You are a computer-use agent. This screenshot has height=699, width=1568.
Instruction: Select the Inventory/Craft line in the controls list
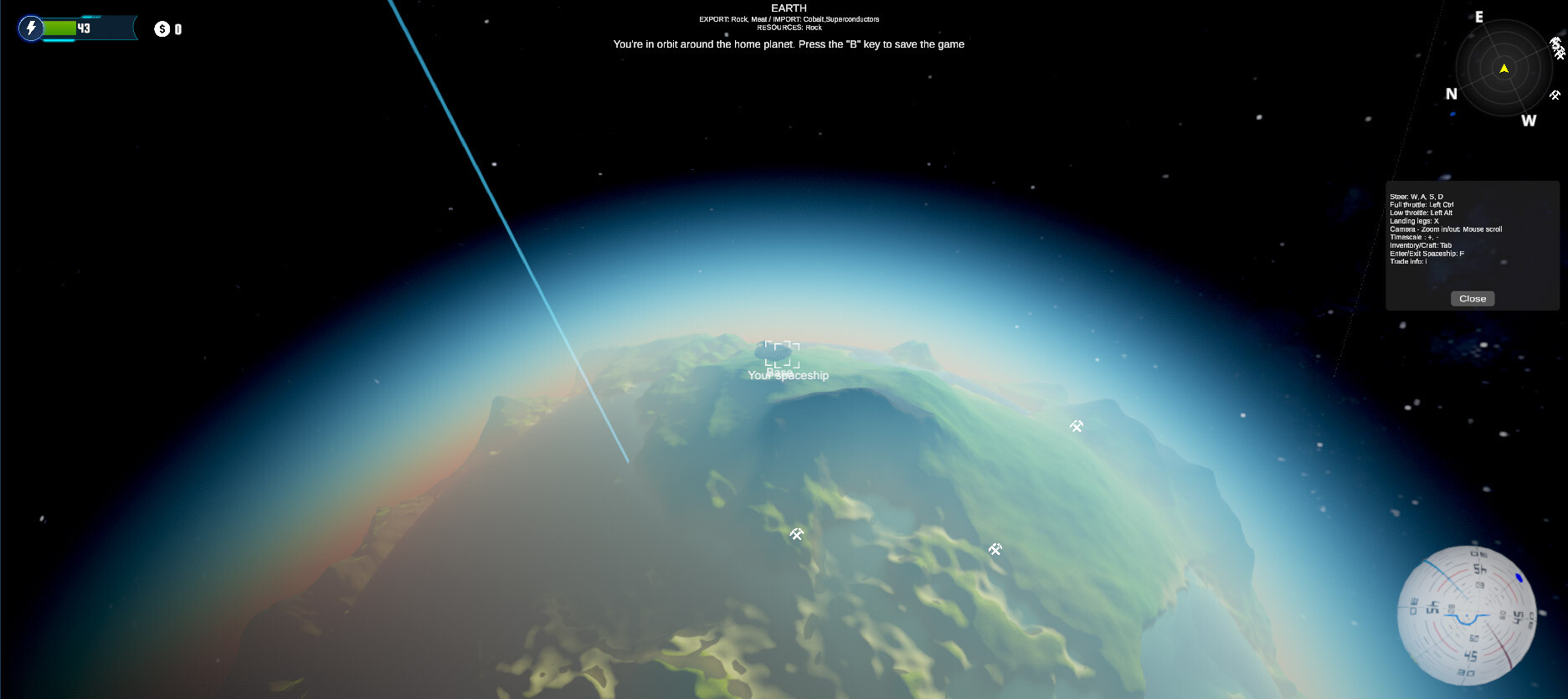coord(1420,244)
